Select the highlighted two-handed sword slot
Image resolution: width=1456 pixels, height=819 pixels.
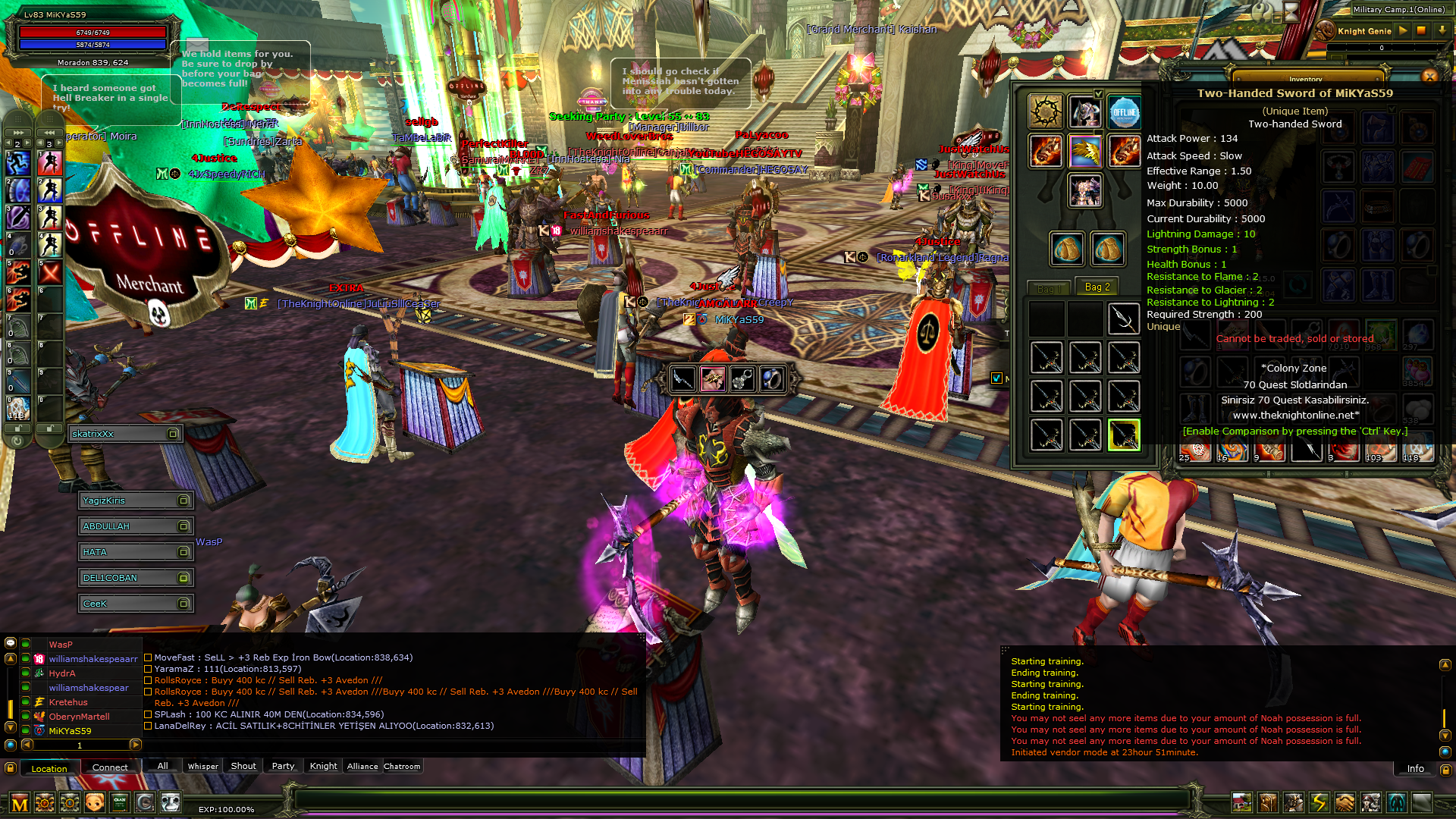coord(1124,435)
